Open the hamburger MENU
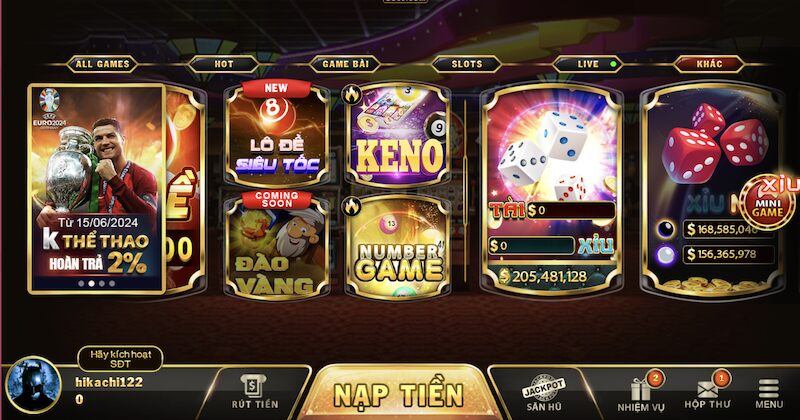This screenshot has width=800, height=420. point(769,393)
